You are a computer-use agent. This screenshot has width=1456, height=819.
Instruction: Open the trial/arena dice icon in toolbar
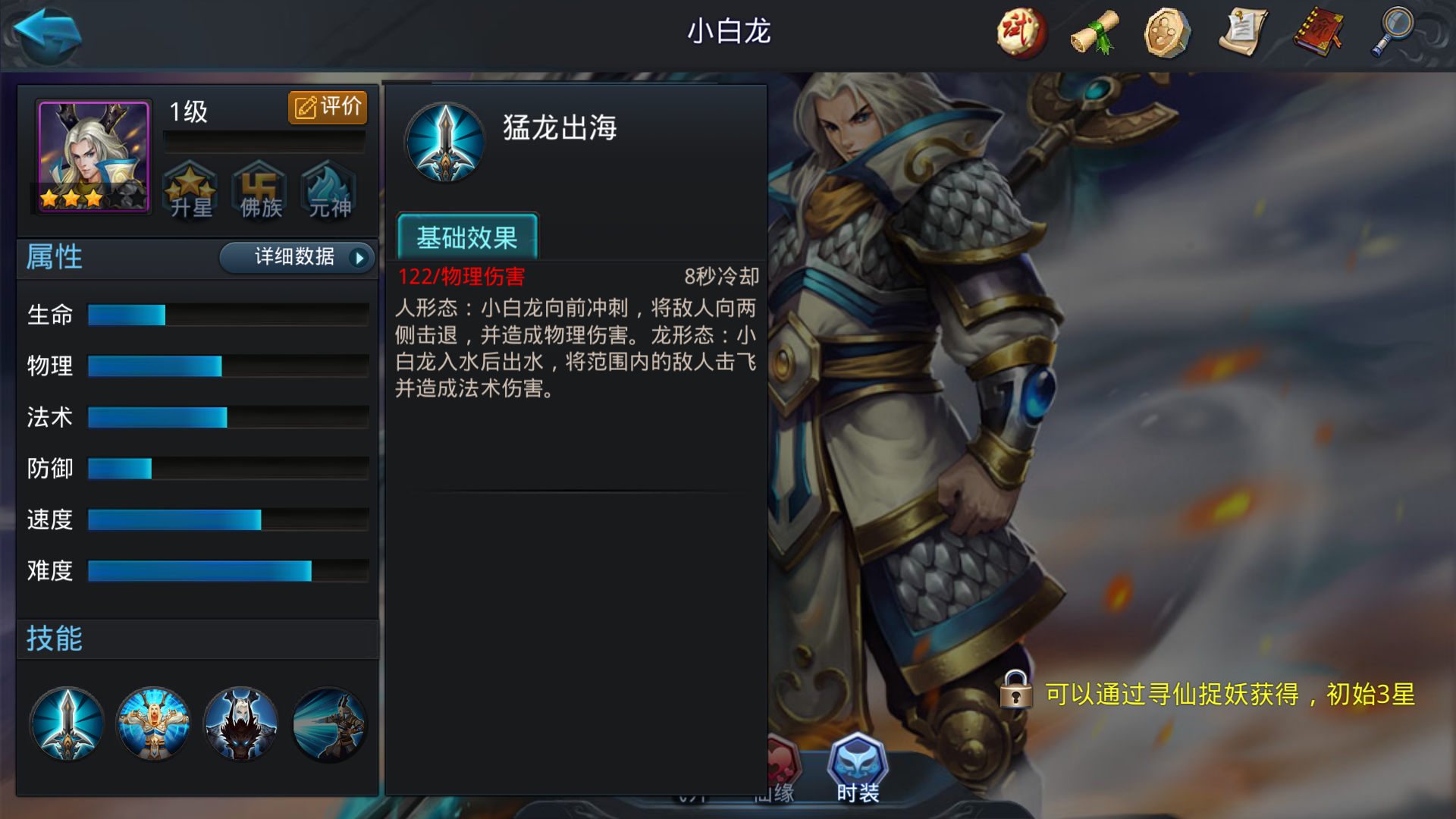pyautogui.click(x=1019, y=32)
